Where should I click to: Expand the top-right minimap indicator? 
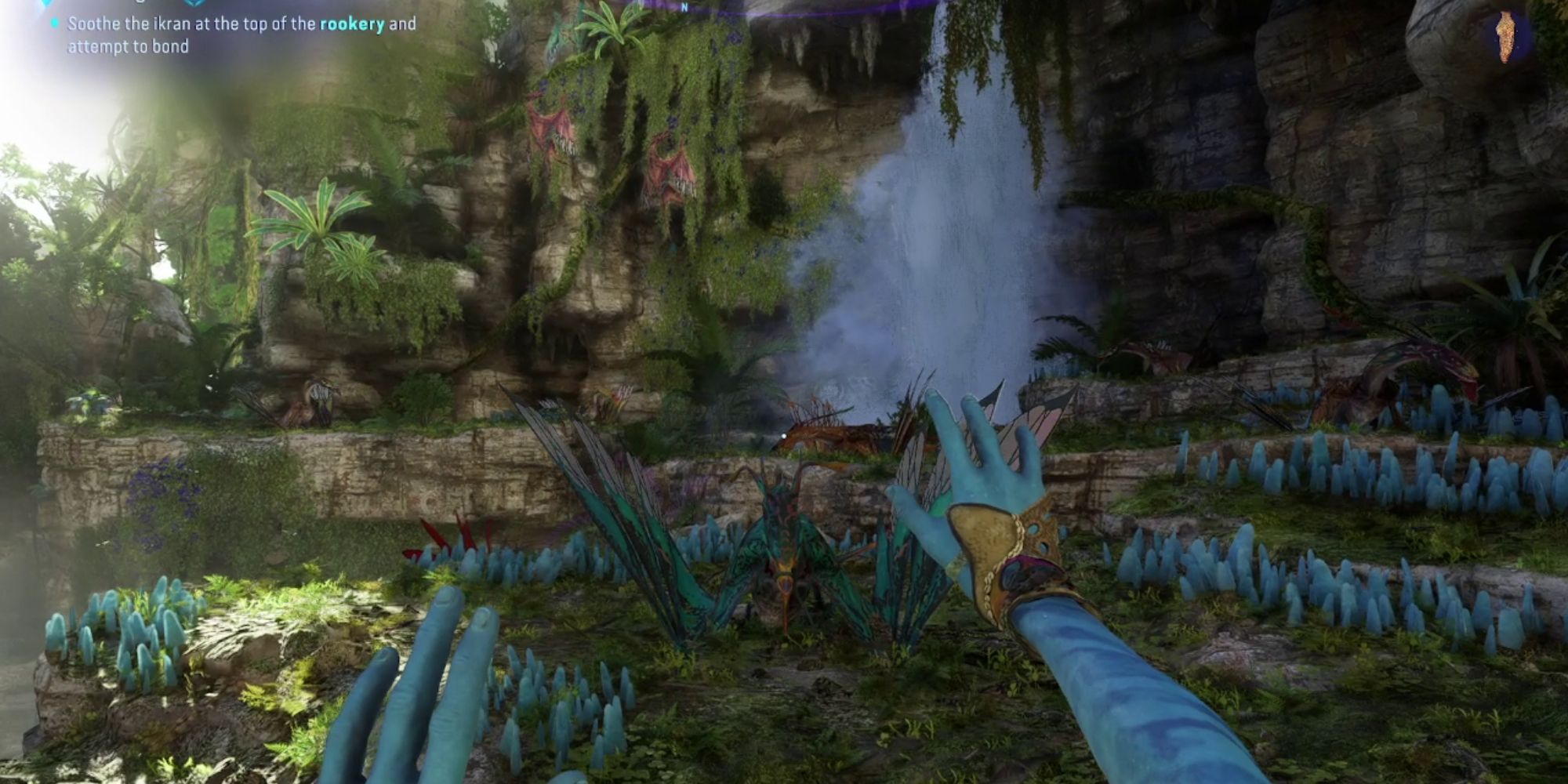[1504, 38]
